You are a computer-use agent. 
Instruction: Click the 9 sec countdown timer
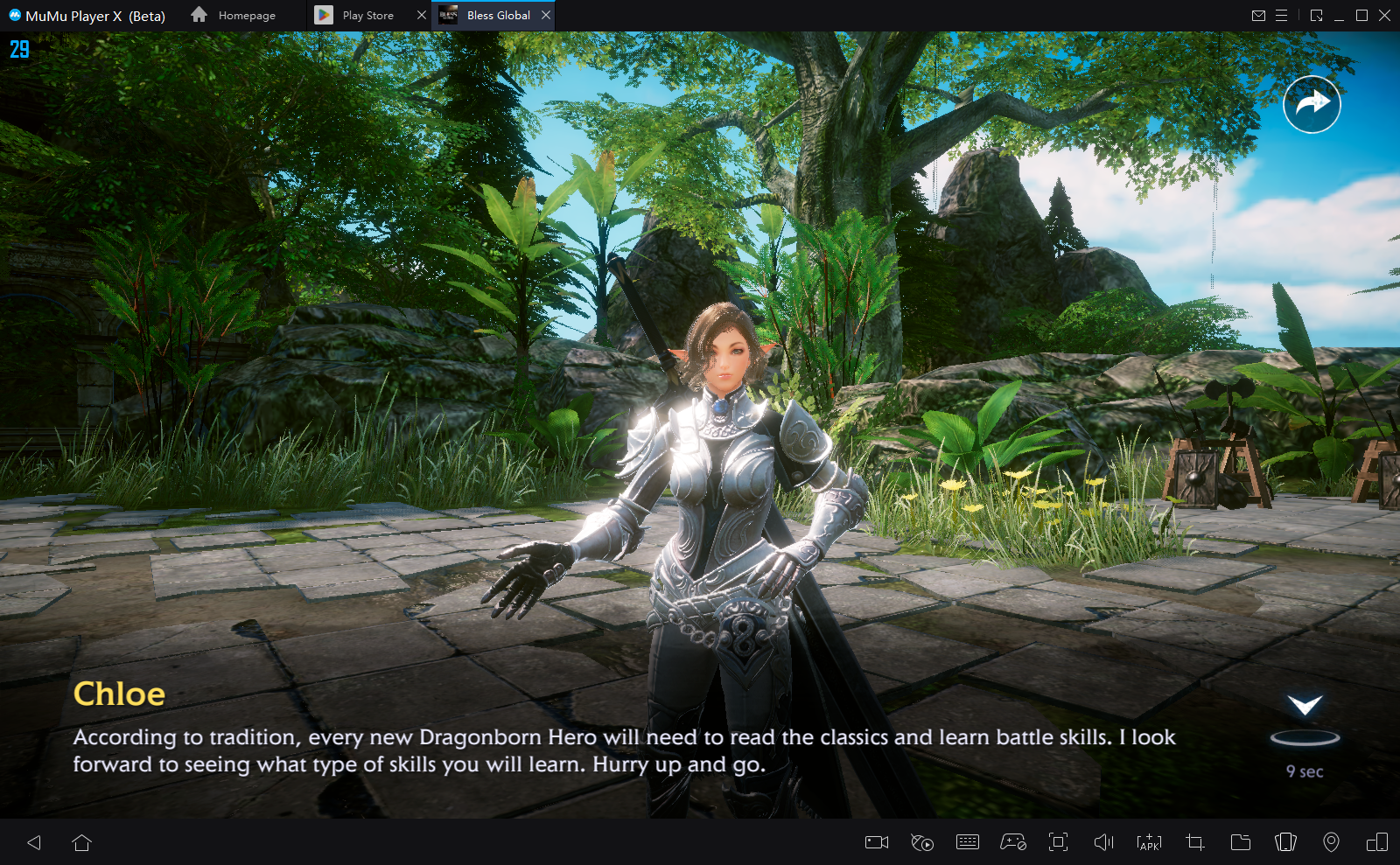(x=1305, y=771)
